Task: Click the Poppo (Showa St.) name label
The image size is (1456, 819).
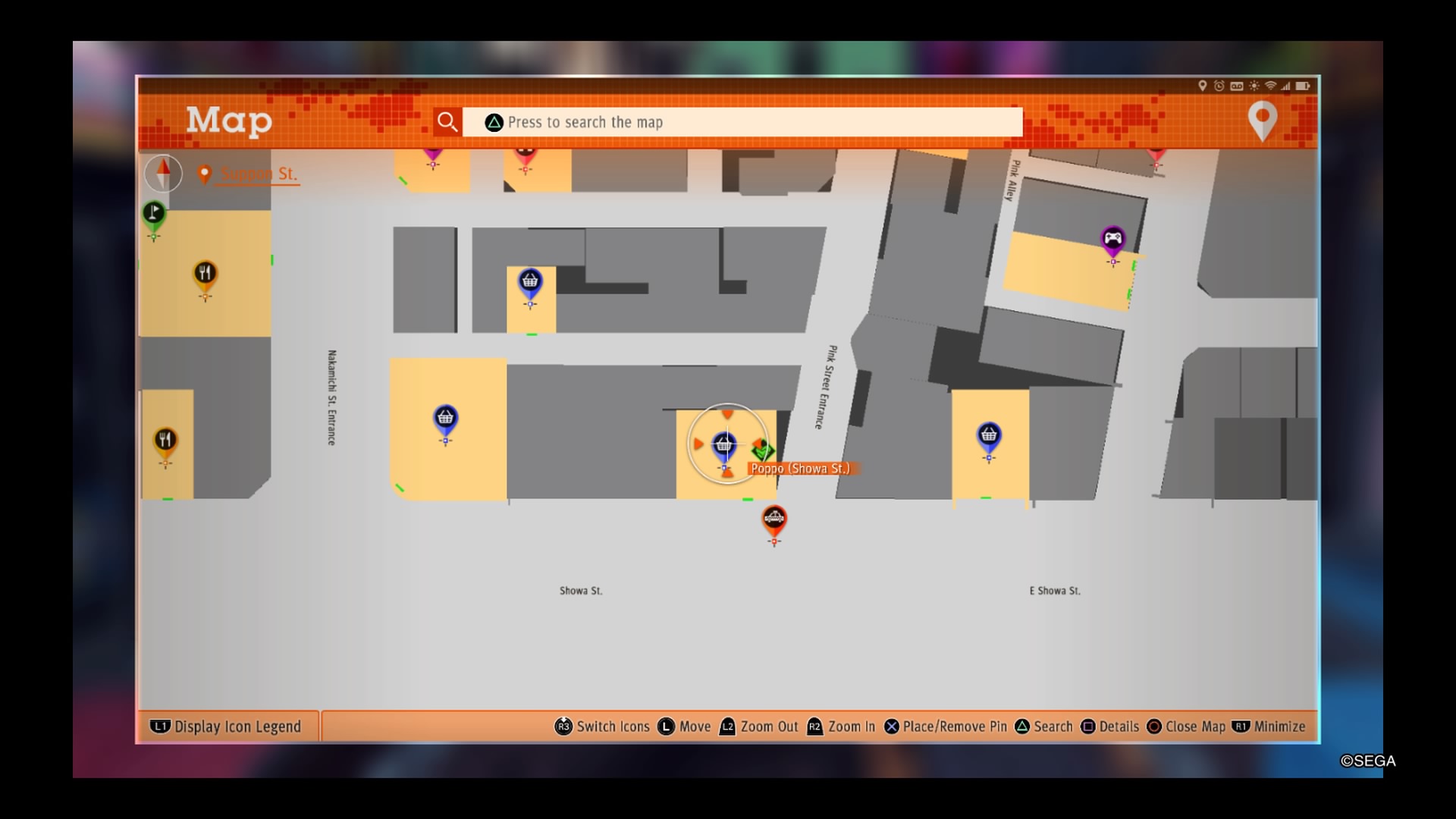Action: 800,469
